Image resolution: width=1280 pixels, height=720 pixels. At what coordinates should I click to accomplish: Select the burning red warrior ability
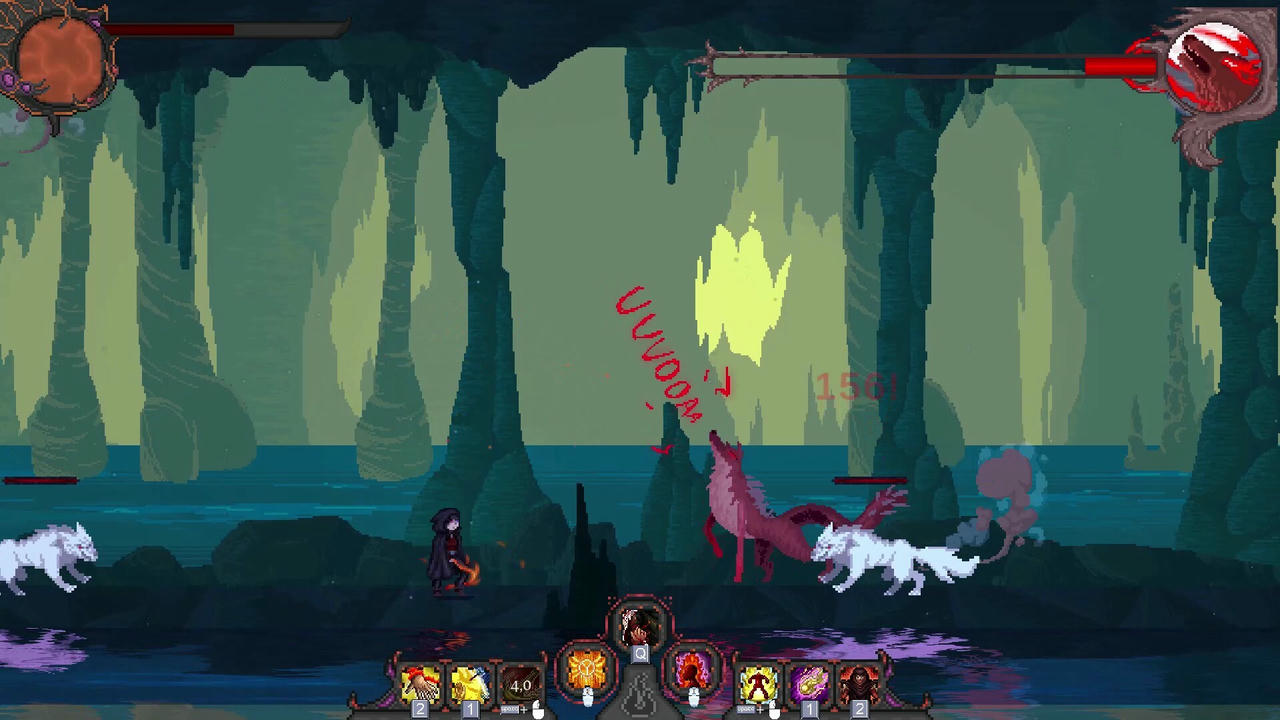(758, 684)
